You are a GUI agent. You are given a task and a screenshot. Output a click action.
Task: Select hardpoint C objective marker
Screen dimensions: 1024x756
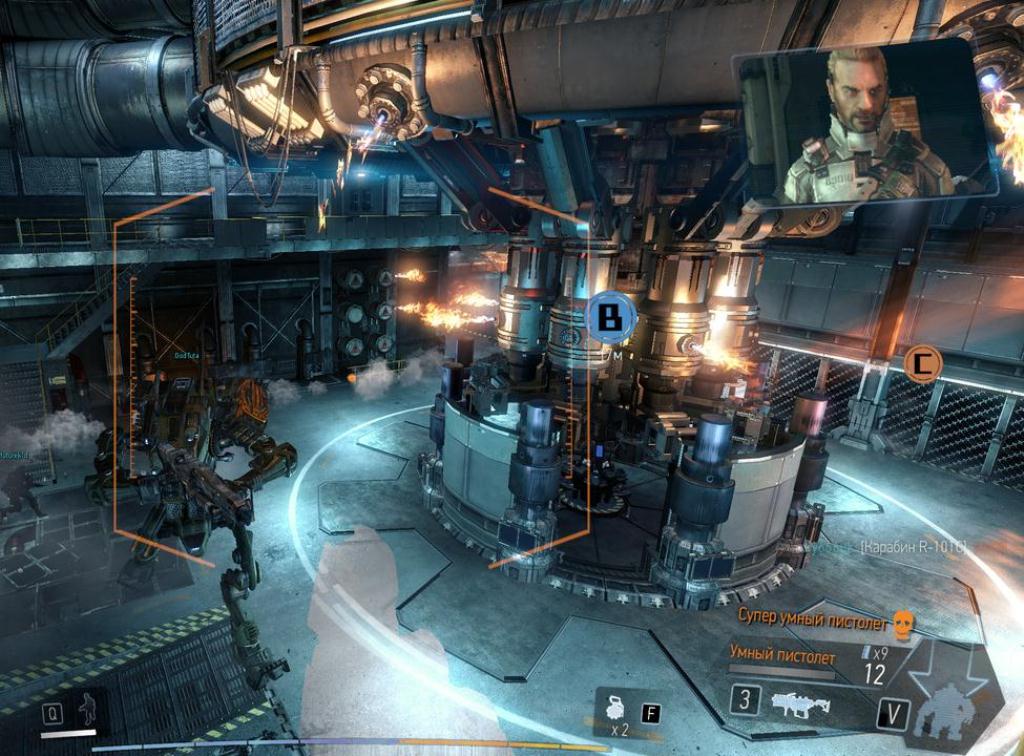pyautogui.click(x=921, y=364)
